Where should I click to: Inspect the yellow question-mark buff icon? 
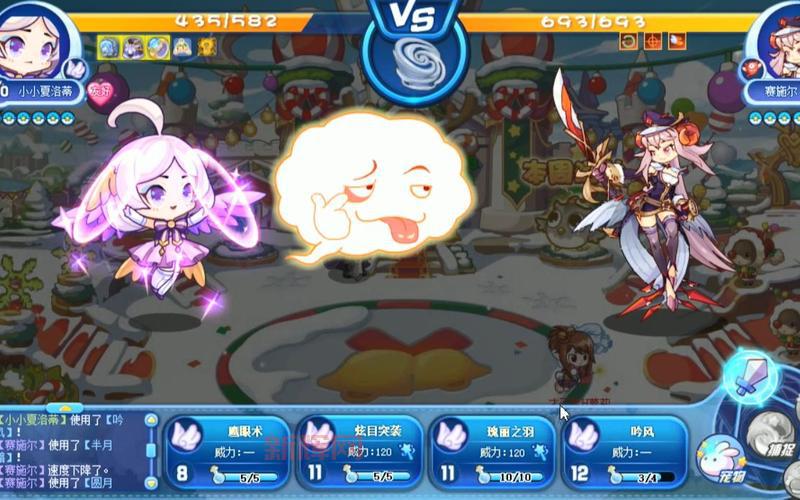click(x=206, y=46)
